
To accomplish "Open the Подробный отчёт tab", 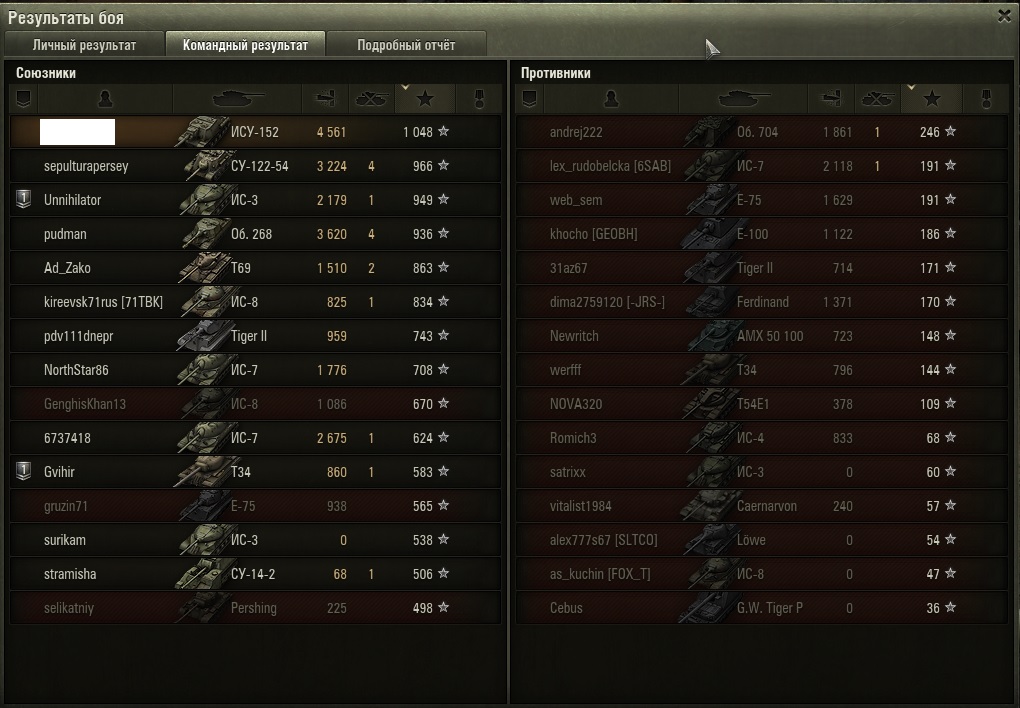I will point(406,45).
